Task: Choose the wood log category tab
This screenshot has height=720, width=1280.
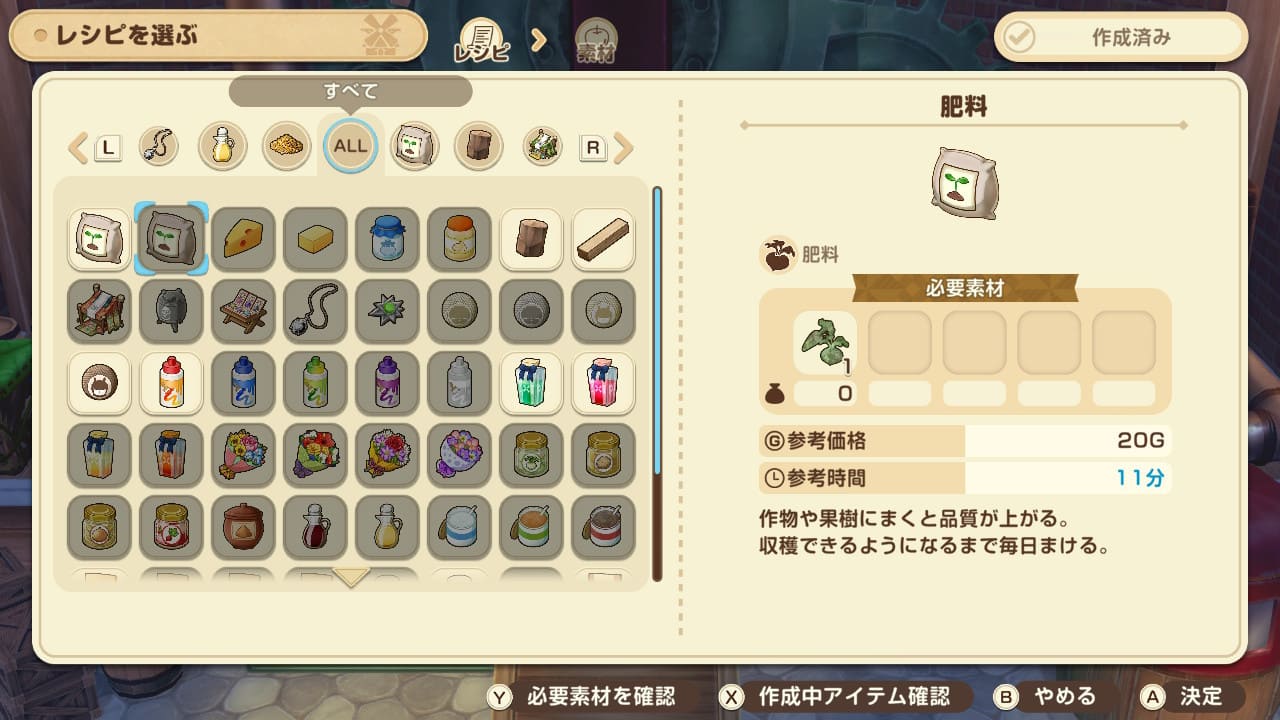Action: [478, 147]
